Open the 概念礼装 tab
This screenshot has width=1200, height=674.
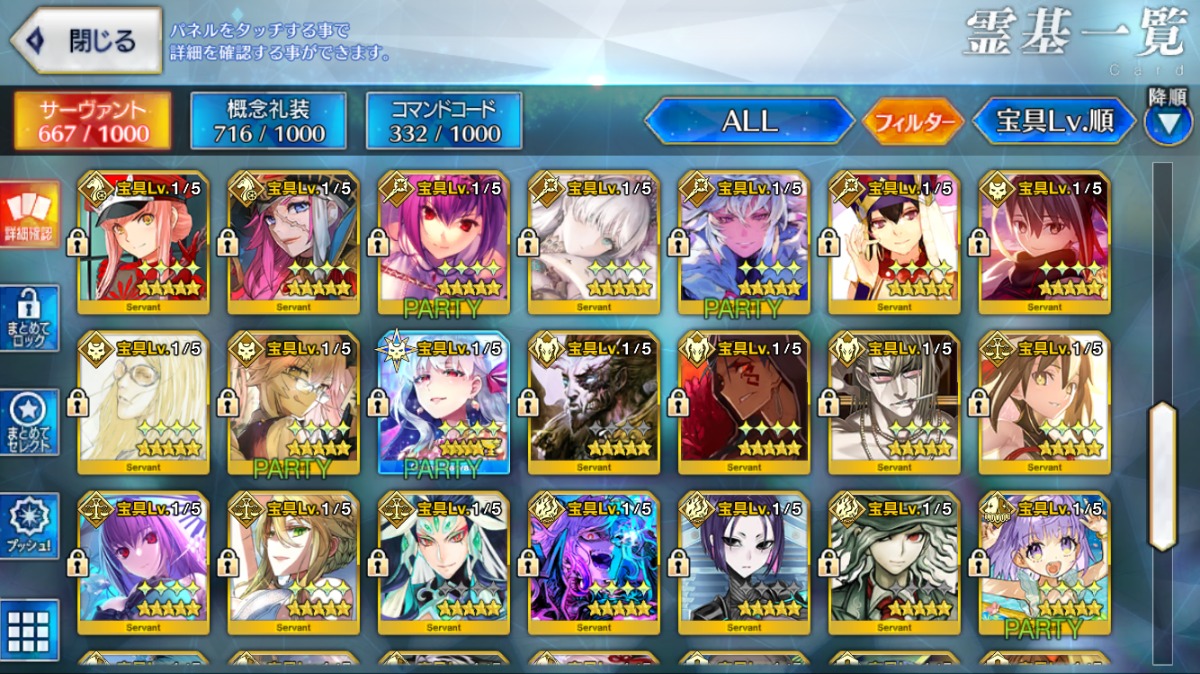[x=268, y=122]
